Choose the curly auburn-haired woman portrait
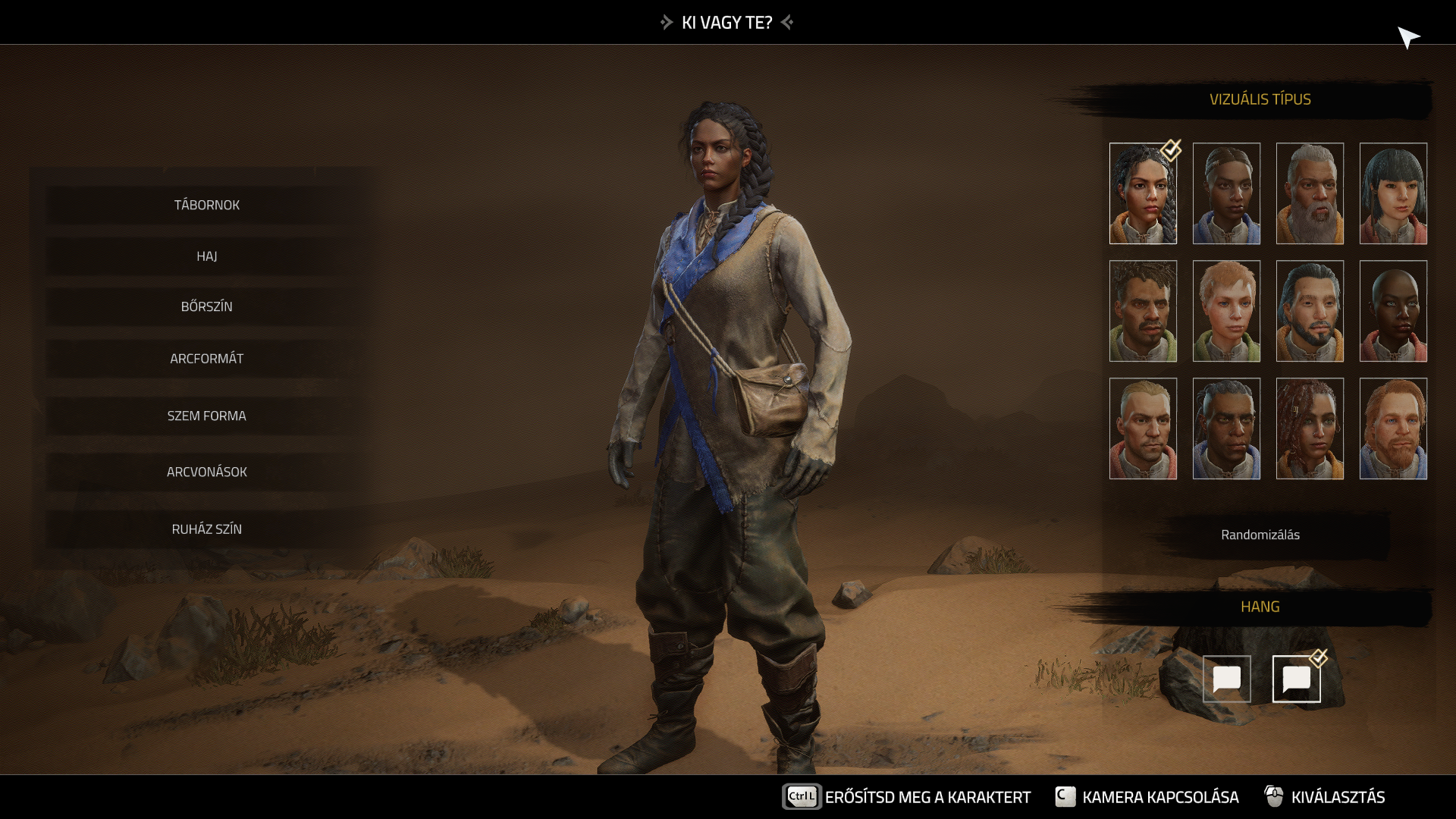The image size is (1456, 819). (x=1310, y=428)
